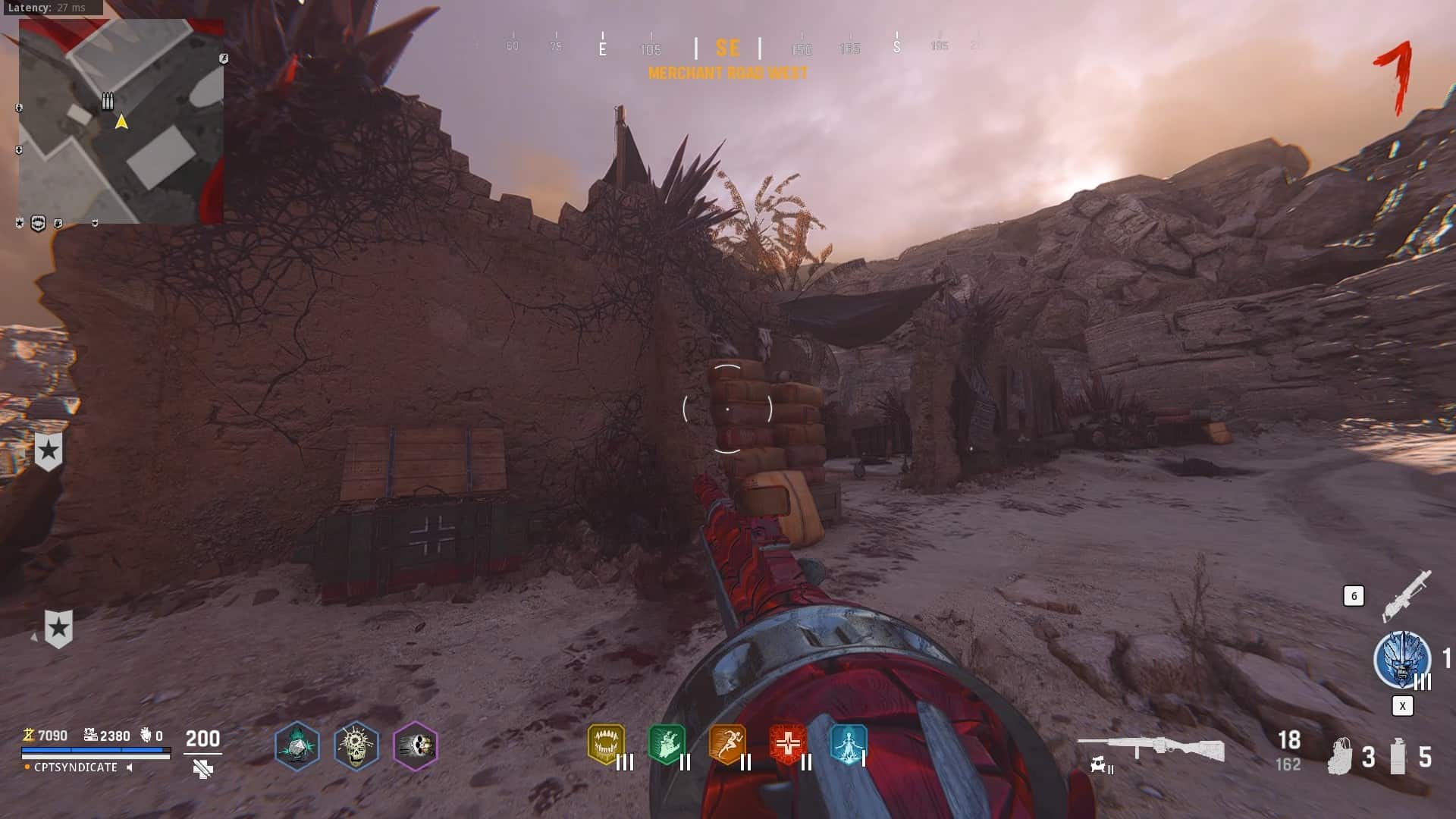Screen dimensions: 1456x819
Task: Select the machine gun killstreak icon
Action: pos(1407,594)
